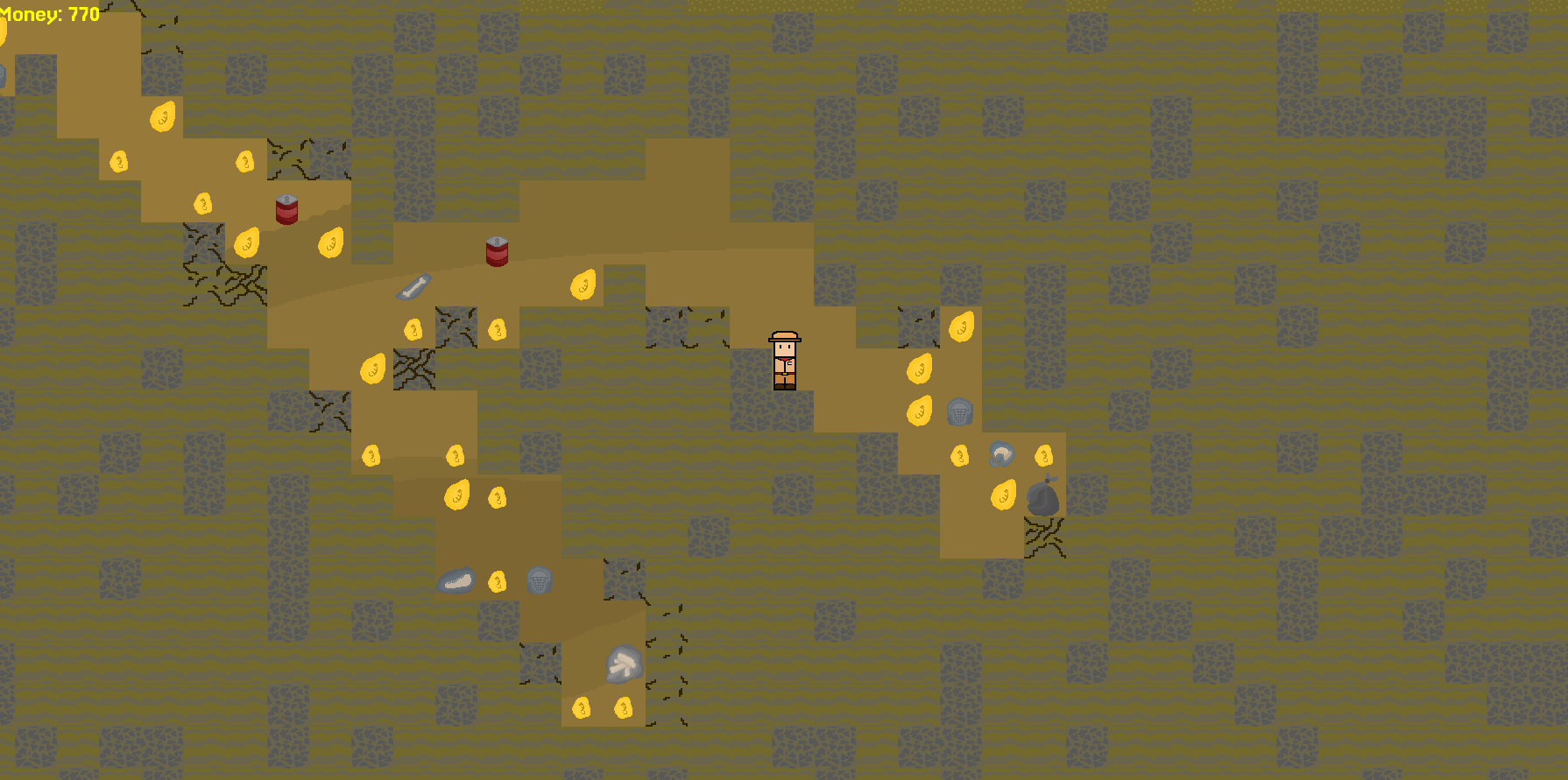Select the ammonite shell fossil in the rock
Image resolution: width=1568 pixels, height=780 pixels.
[1001, 453]
